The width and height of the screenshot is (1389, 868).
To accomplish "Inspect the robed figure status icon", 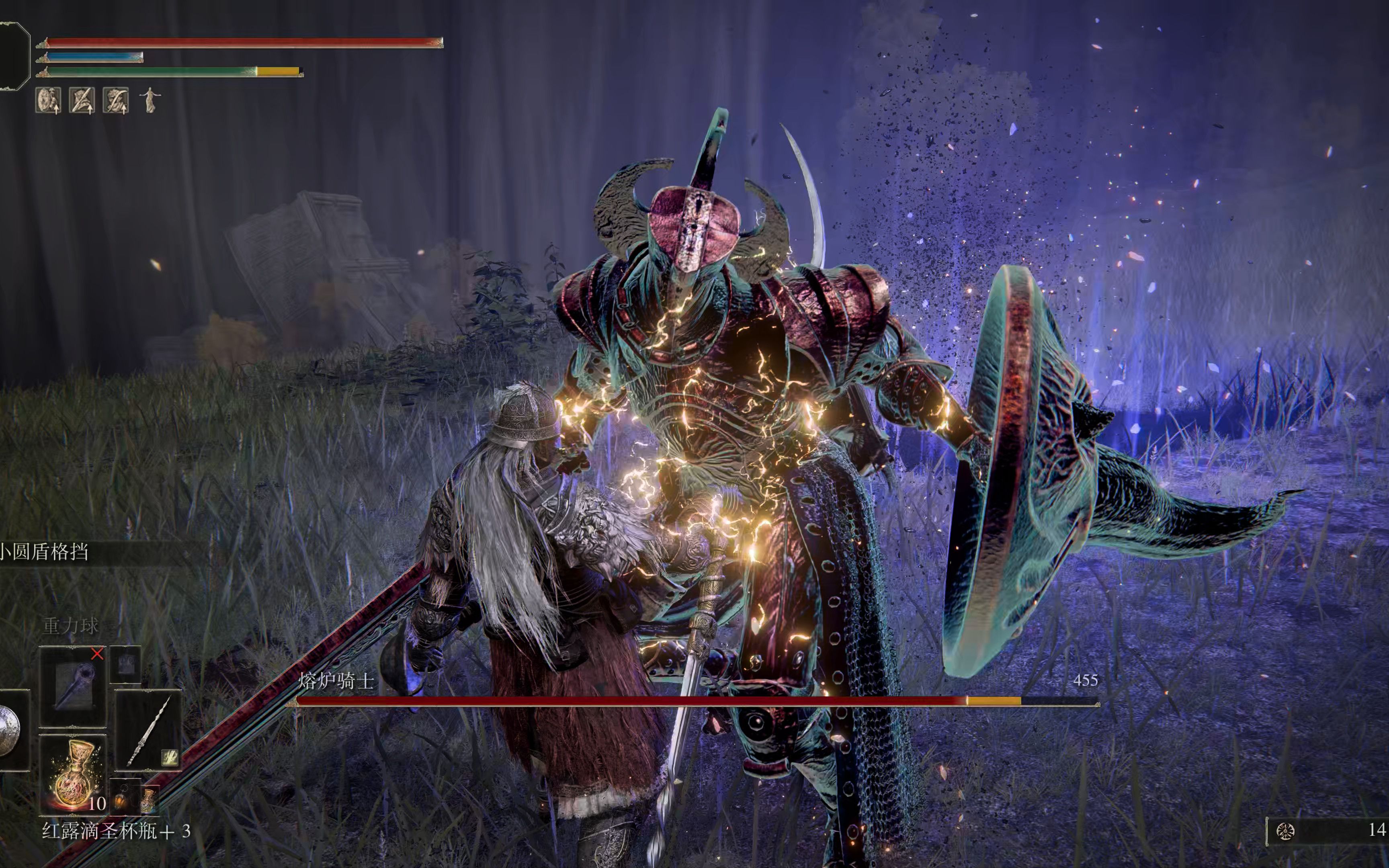I will [x=150, y=100].
